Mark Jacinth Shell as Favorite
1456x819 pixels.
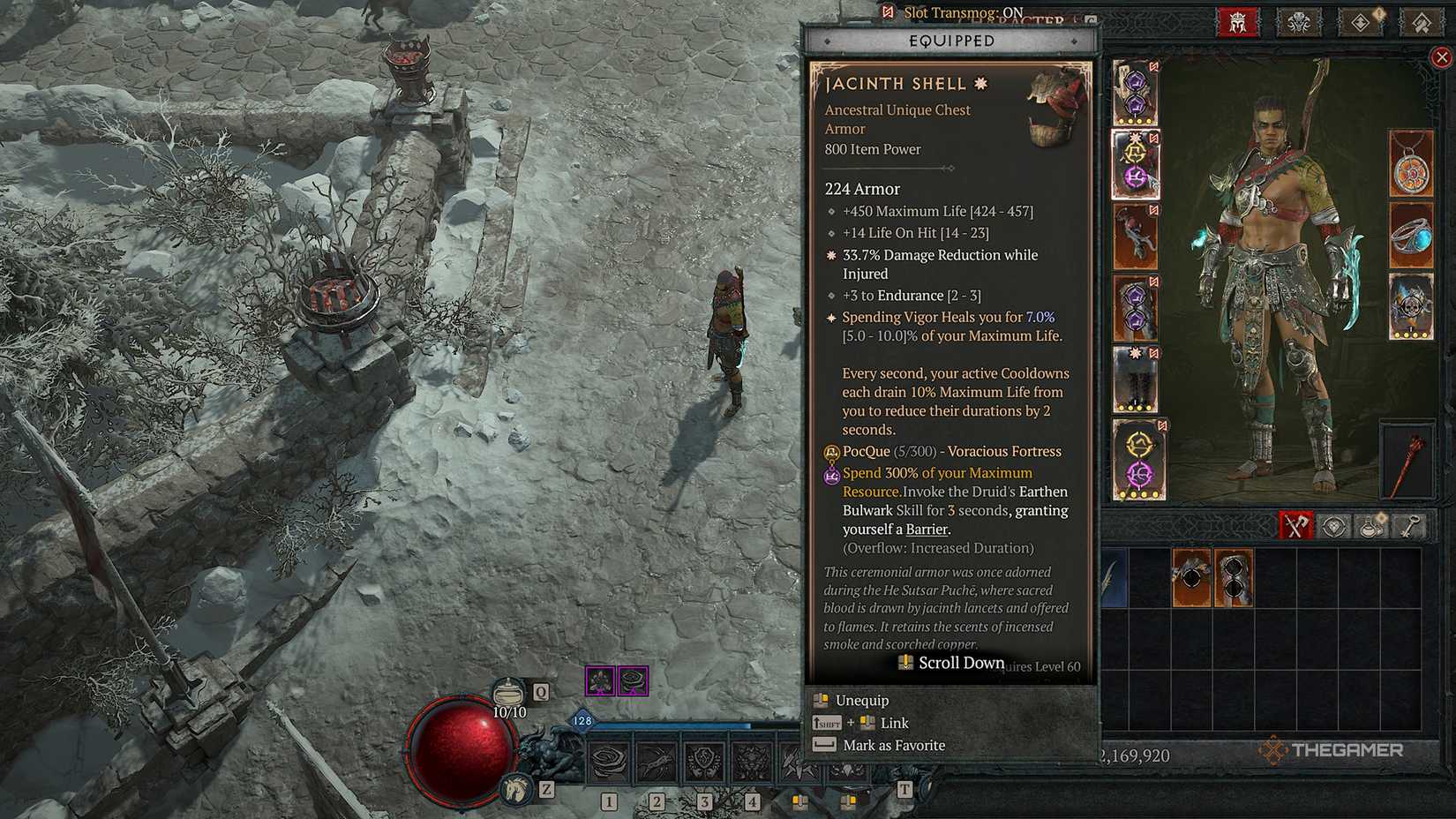893,745
